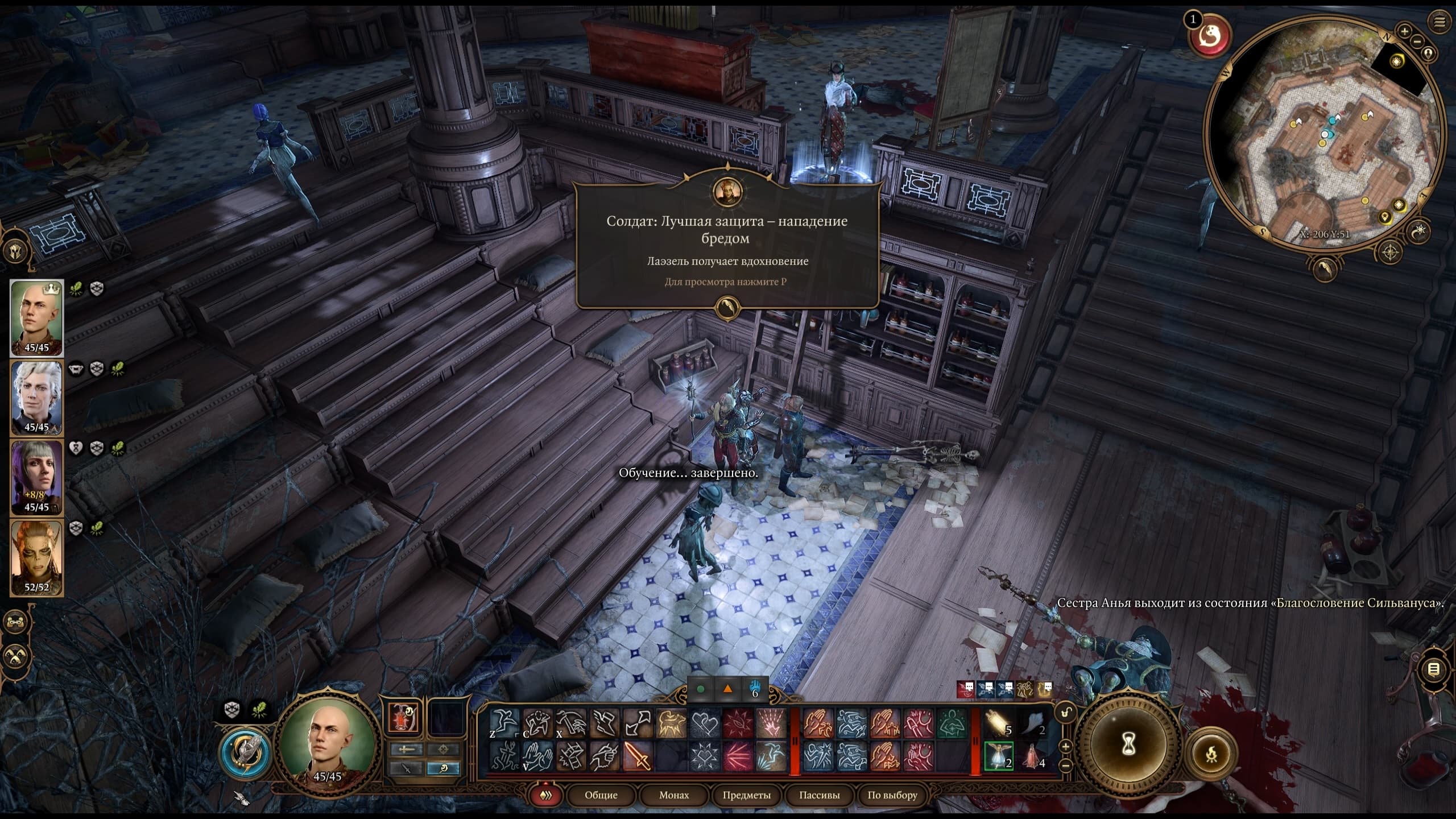Select Astarion's white-haired portrait
Screen dimensions: 1456x819
pyautogui.click(x=36, y=397)
